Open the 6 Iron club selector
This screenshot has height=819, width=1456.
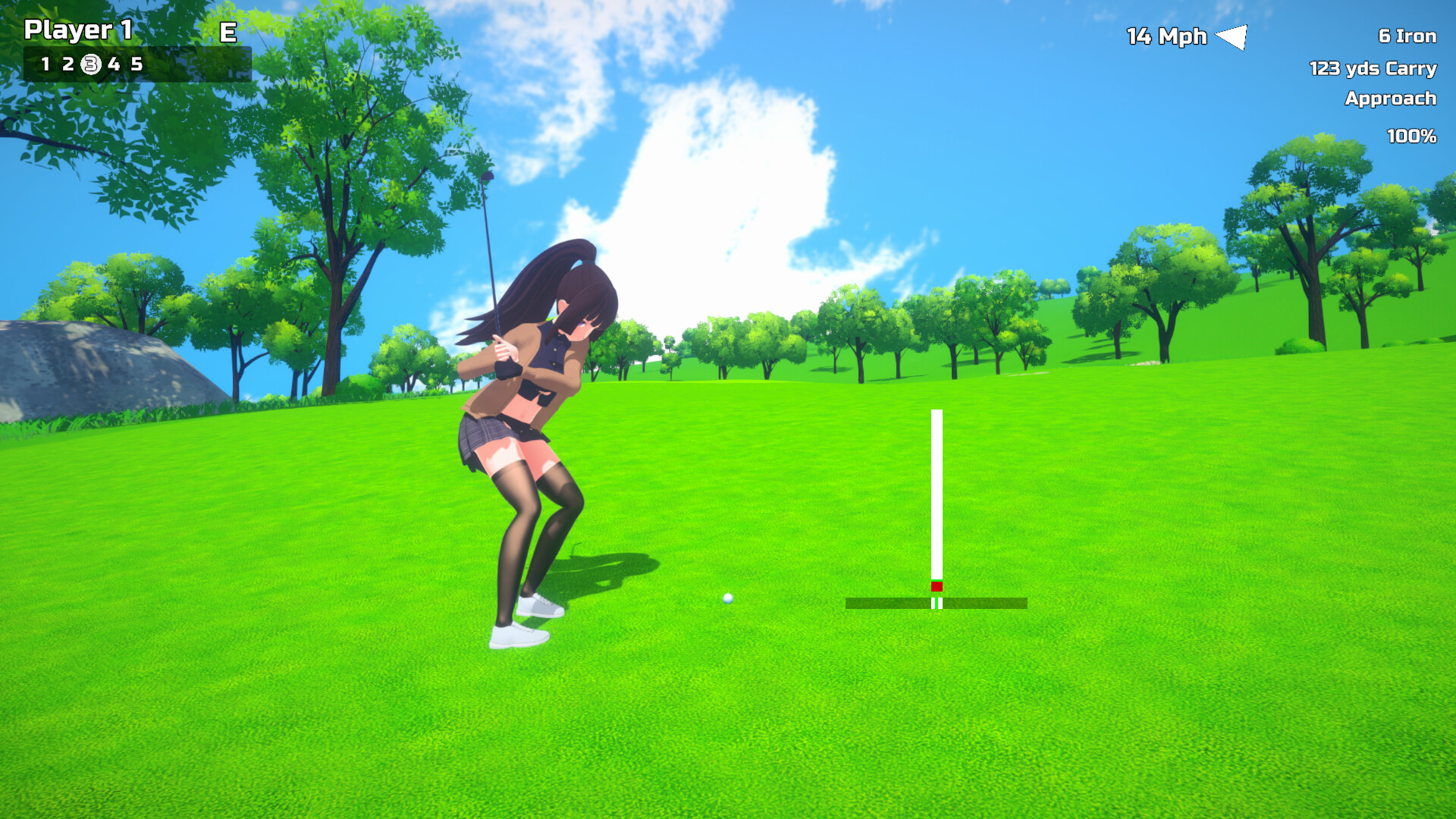pyautogui.click(x=1406, y=36)
